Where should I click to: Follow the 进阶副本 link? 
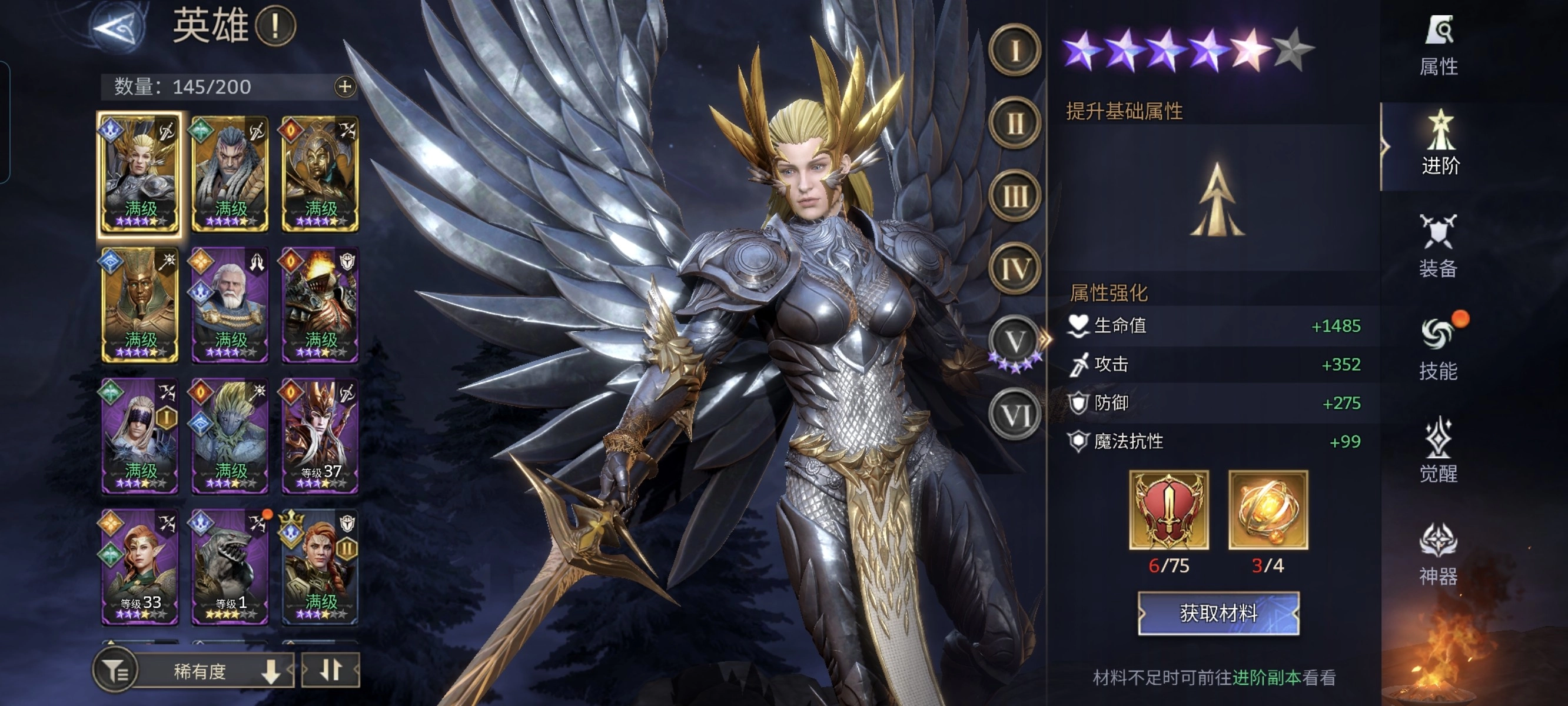click(1267, 677)
